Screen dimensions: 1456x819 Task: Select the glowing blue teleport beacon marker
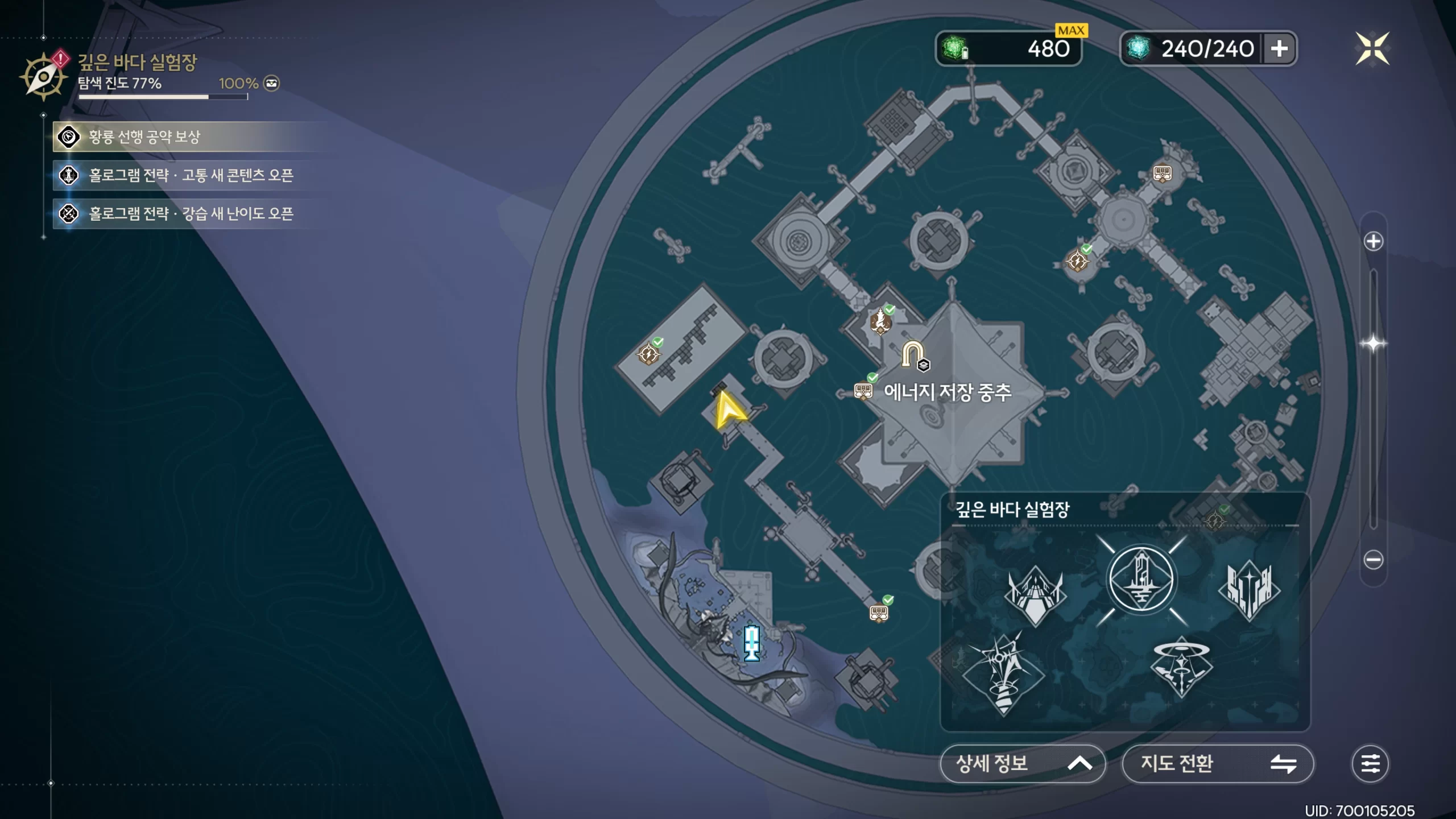[x=752, y=643]
